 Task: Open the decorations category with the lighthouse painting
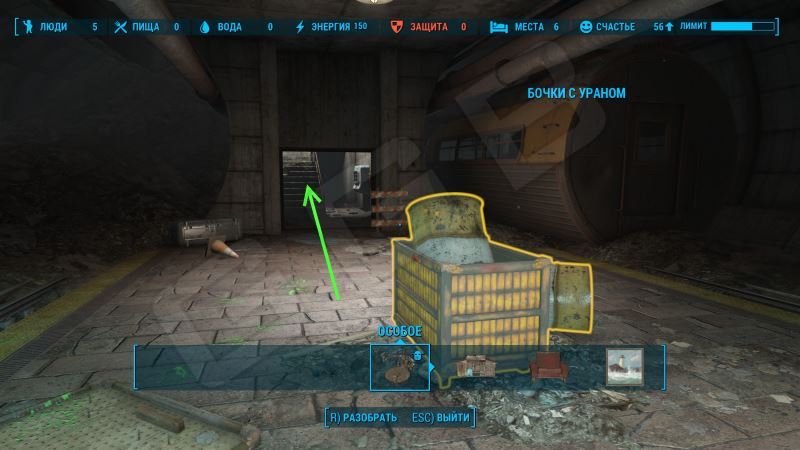coord(626,367)
